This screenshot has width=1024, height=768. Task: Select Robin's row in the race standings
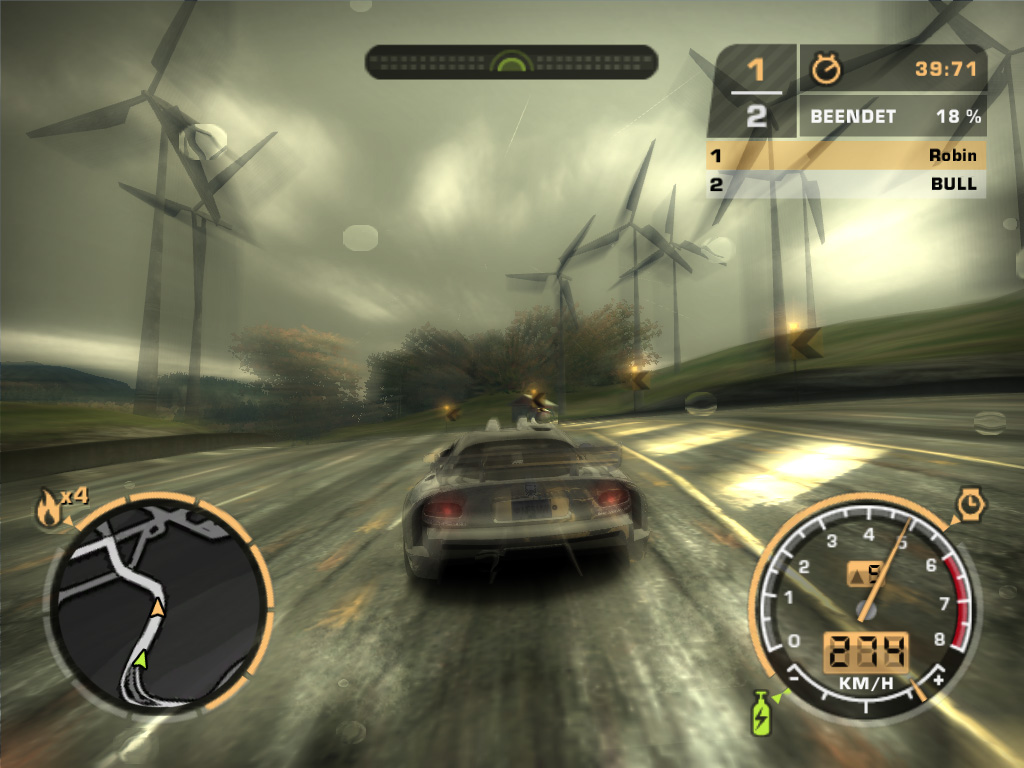point(846,155)
